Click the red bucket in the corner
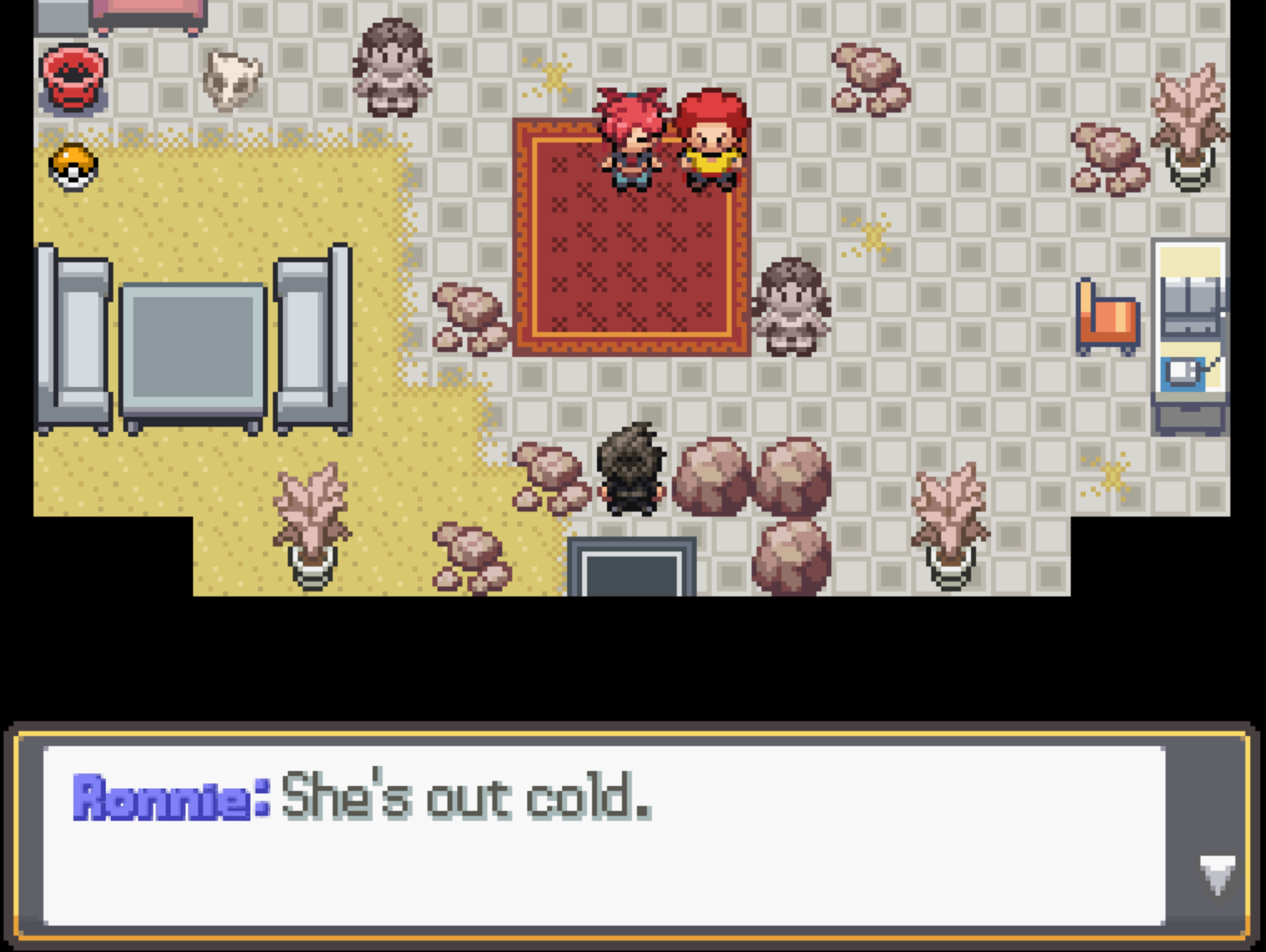This screenshot has width=1266, height=952. 71,77
